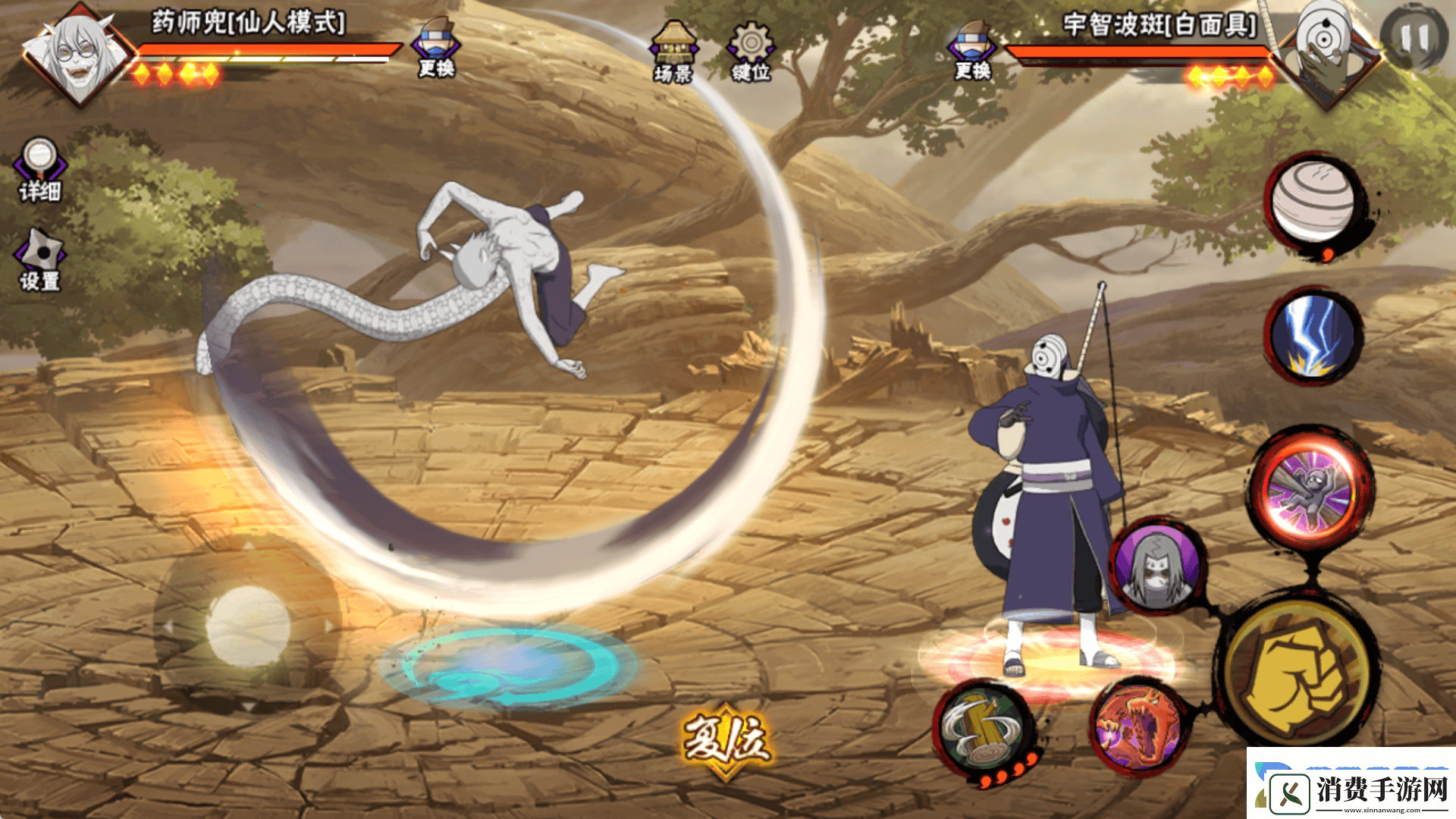Image resolution: width=1456 pixels, height=819 pixels.
Task: Open the 详细 details magnifier
Action: coord(39,170)
